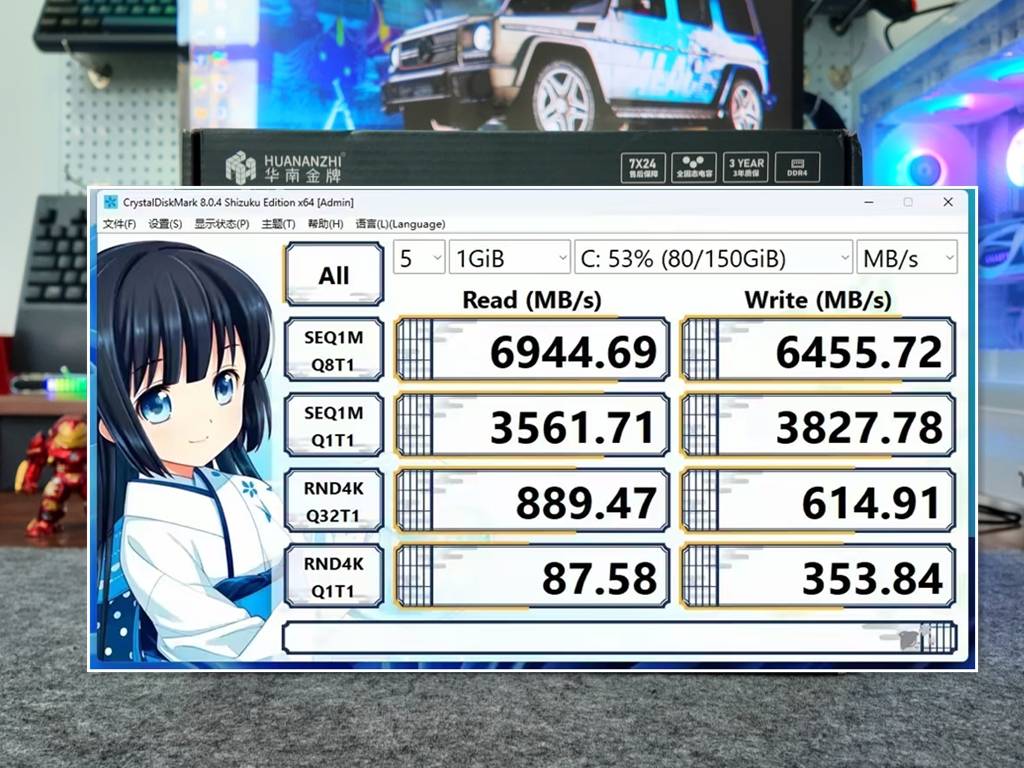Open the MB/s unit dropdown
1024x768 pixels.
(x=907, y=259)
